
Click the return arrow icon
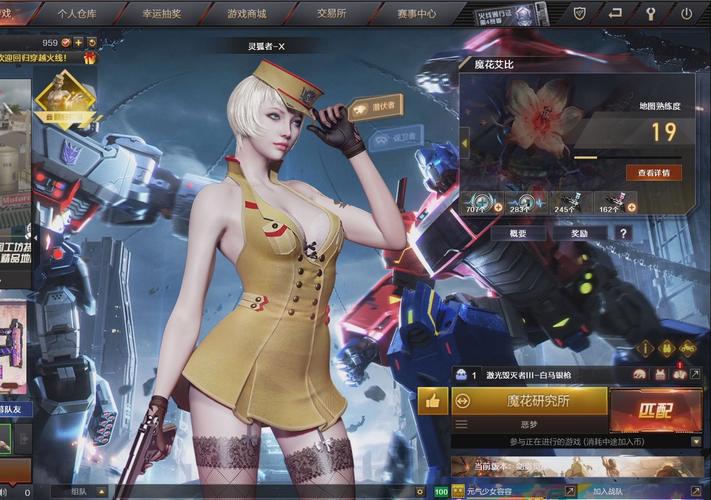tap(615, 14)
